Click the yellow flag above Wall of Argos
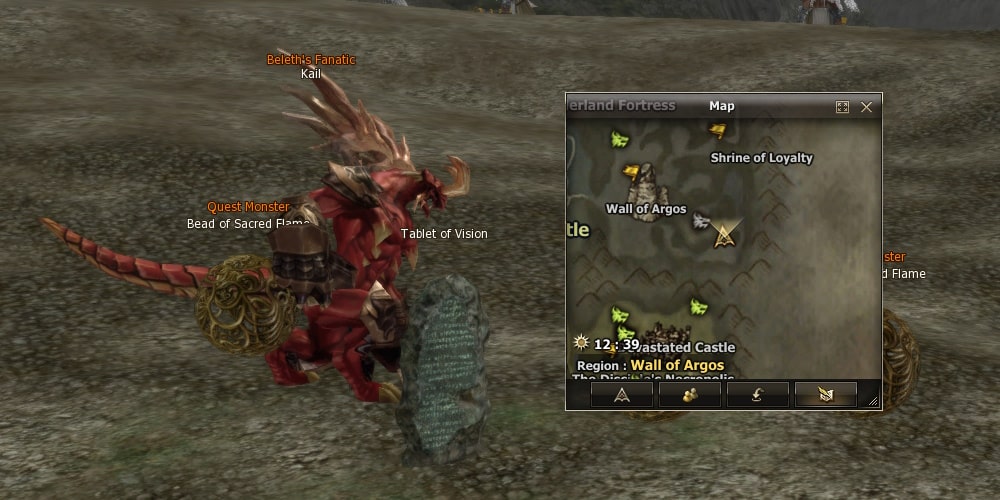1000x500 pixels. (x=631, y=170)
